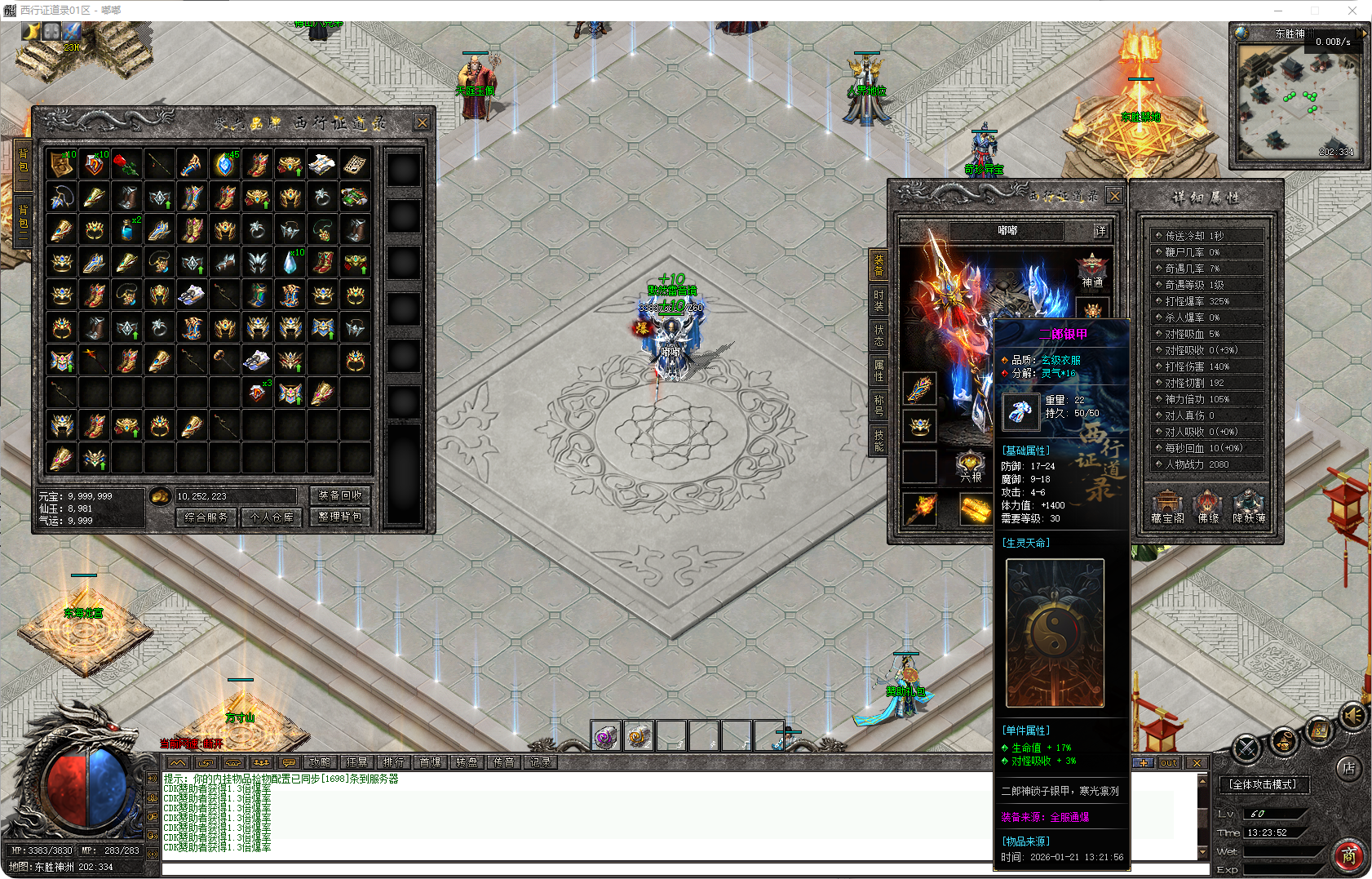Close the inventory bag window
Viewport: 1372px width, 879px height.
pos(422,122)
